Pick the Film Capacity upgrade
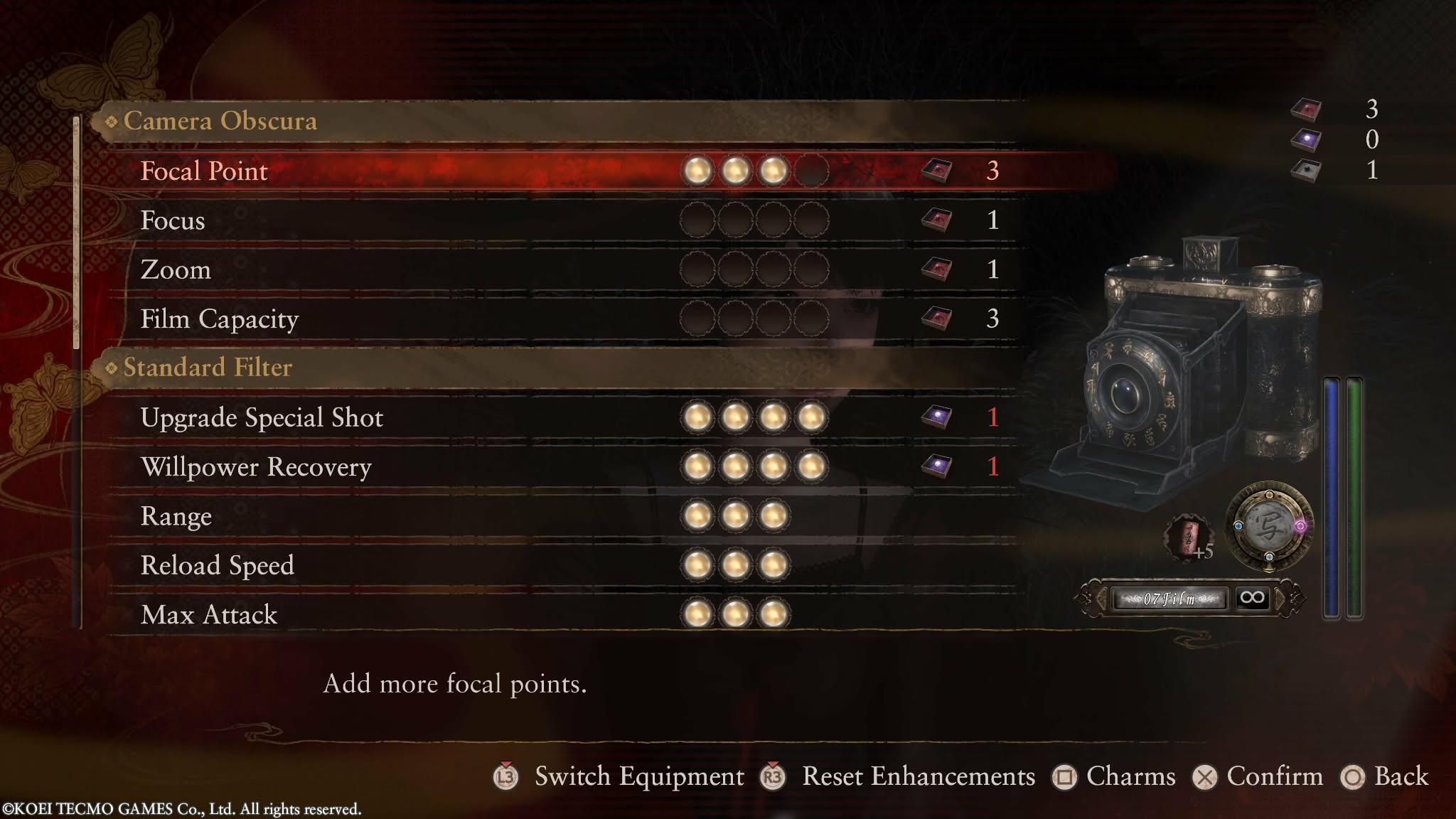This screenshot has width=1456, height=819. click(x=219, y=319)
